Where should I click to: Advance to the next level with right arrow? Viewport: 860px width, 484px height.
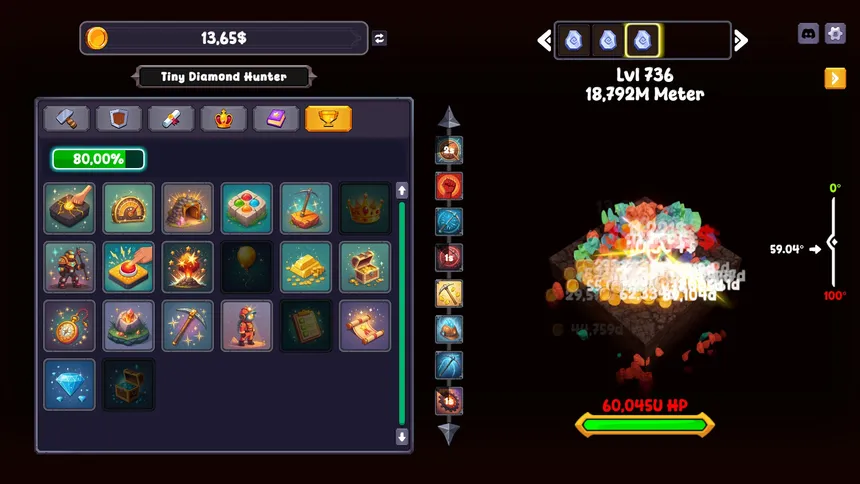[x=741, y=40]
